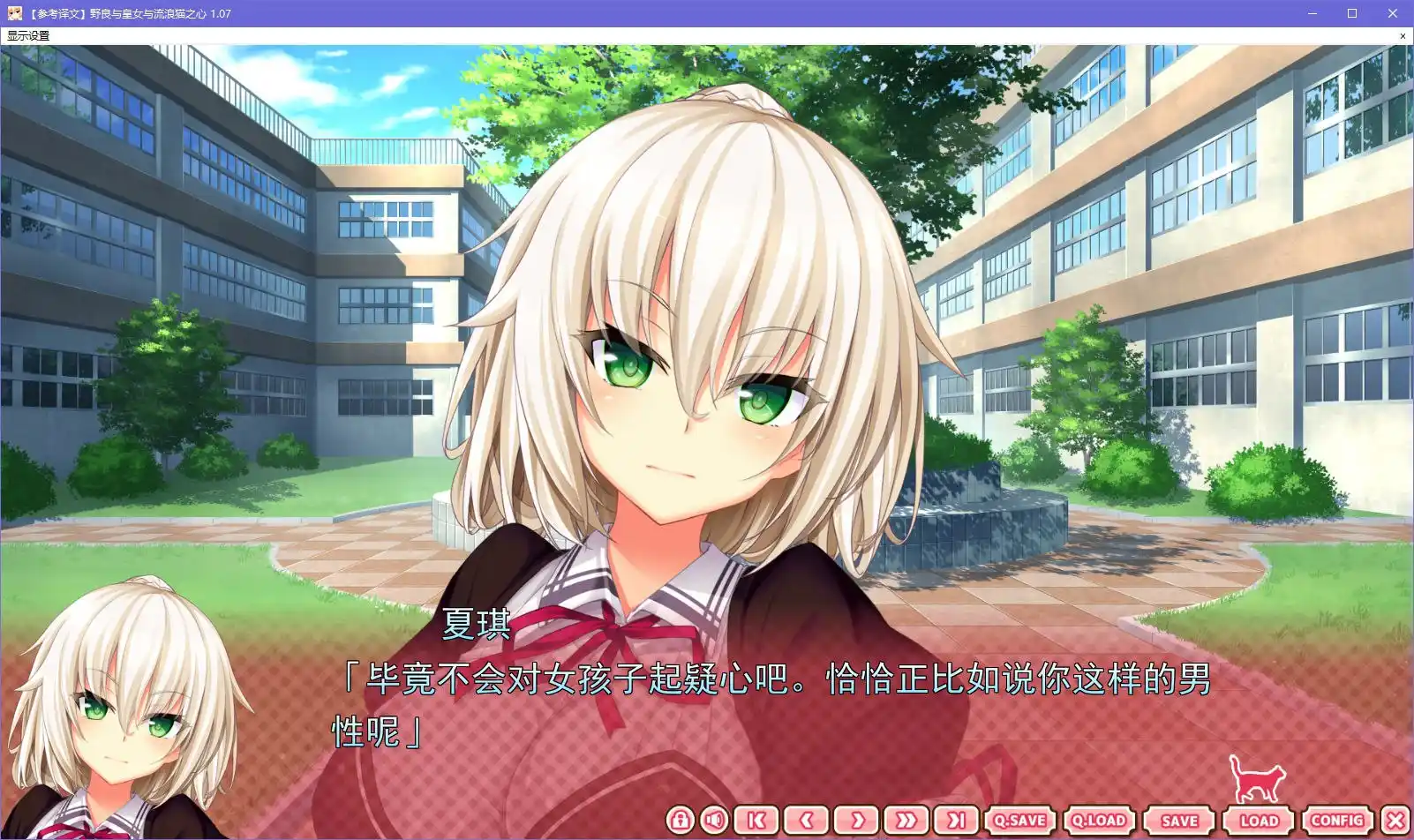Click the X icon at the toolbar's right end
Viewport: 1414px width, 840px height.
point(1395,821)
